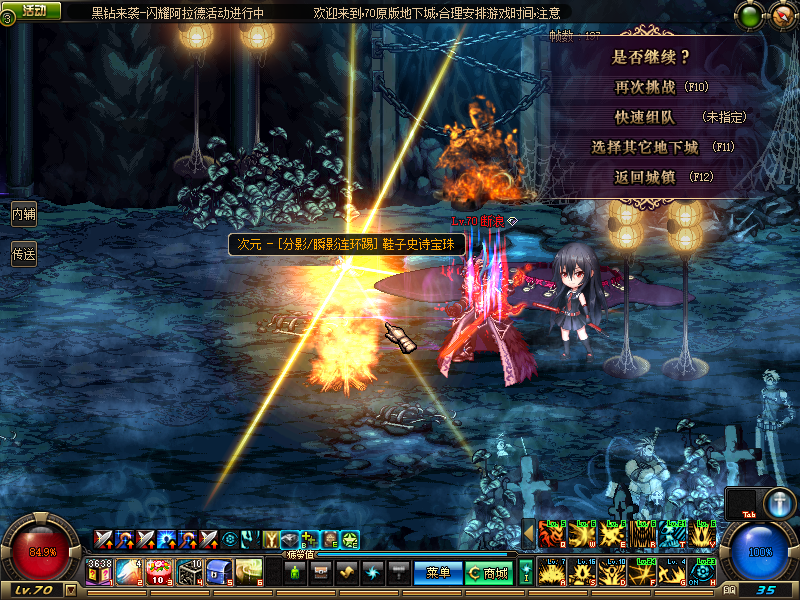The image size is (800, 600).
Task: Choose 再次挑战 to retry the dungeon
Action: pyautogui.click(x=660, y=88)
